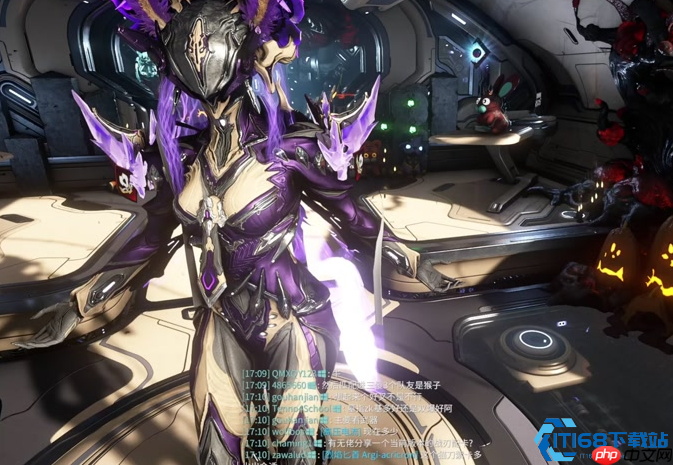
Task: Choose player name 4865560 in chat
Action: point(292,384)
